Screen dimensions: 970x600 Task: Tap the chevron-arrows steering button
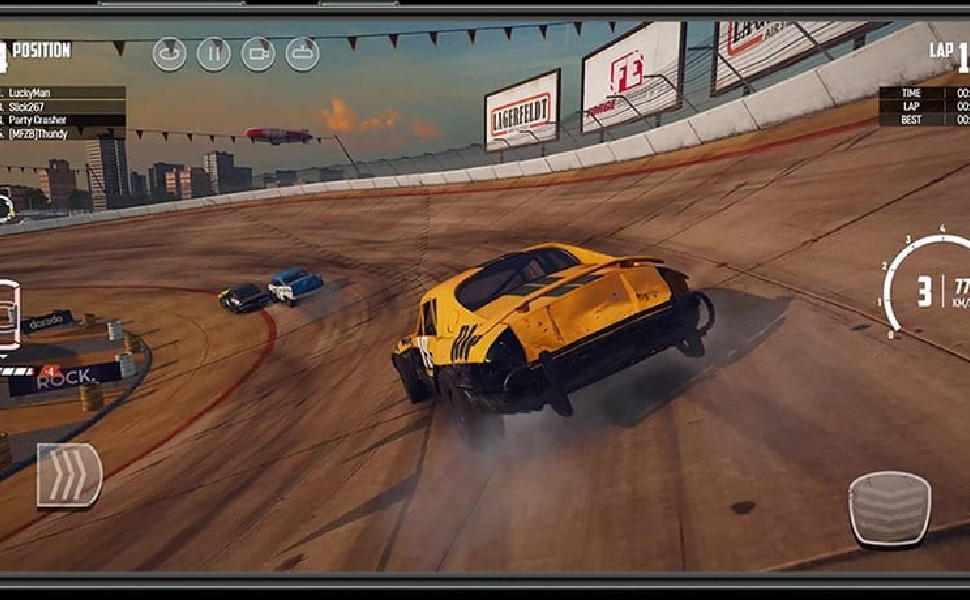(x=69, y=475)
